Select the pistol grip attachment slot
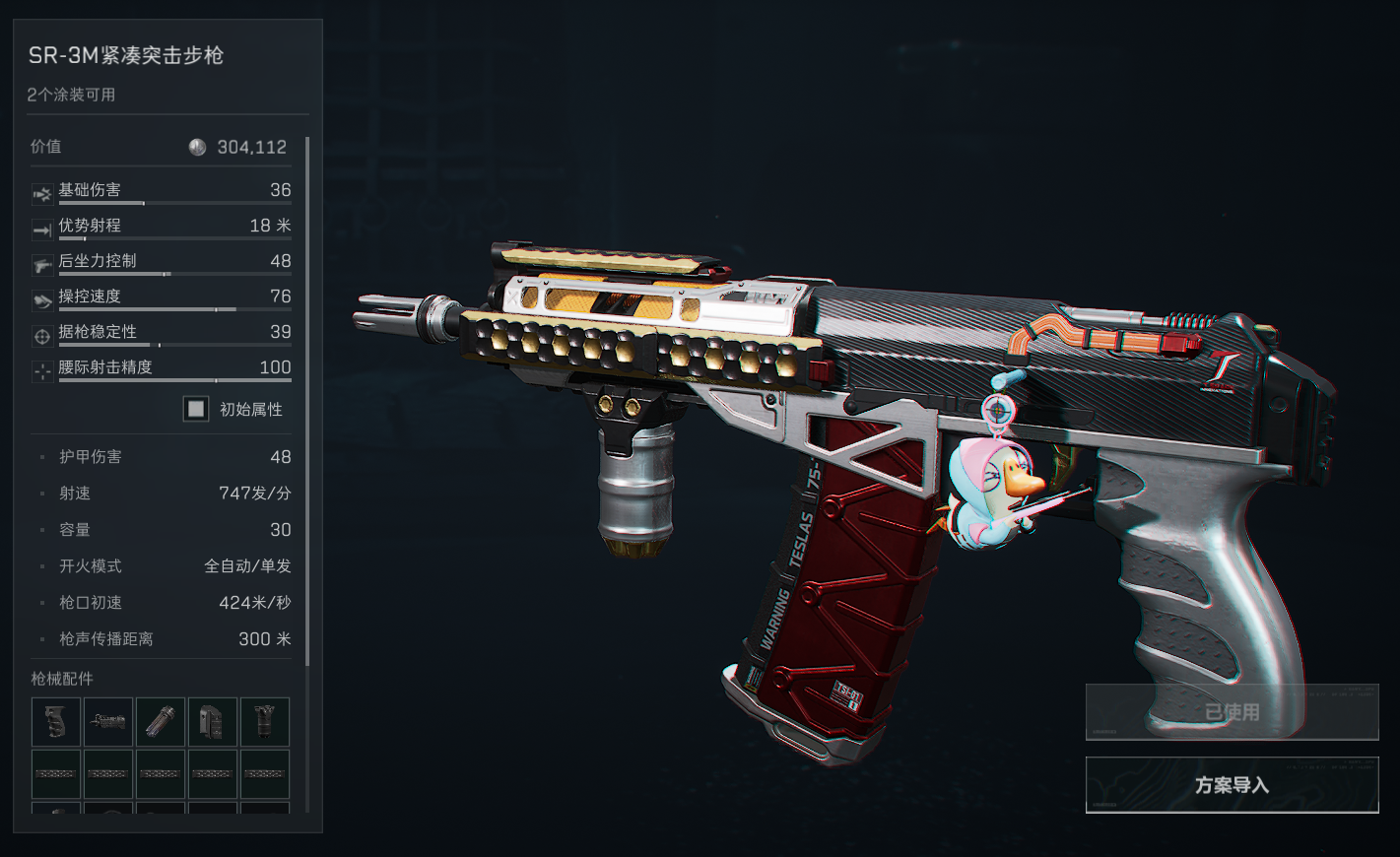 tap(56, 722)
